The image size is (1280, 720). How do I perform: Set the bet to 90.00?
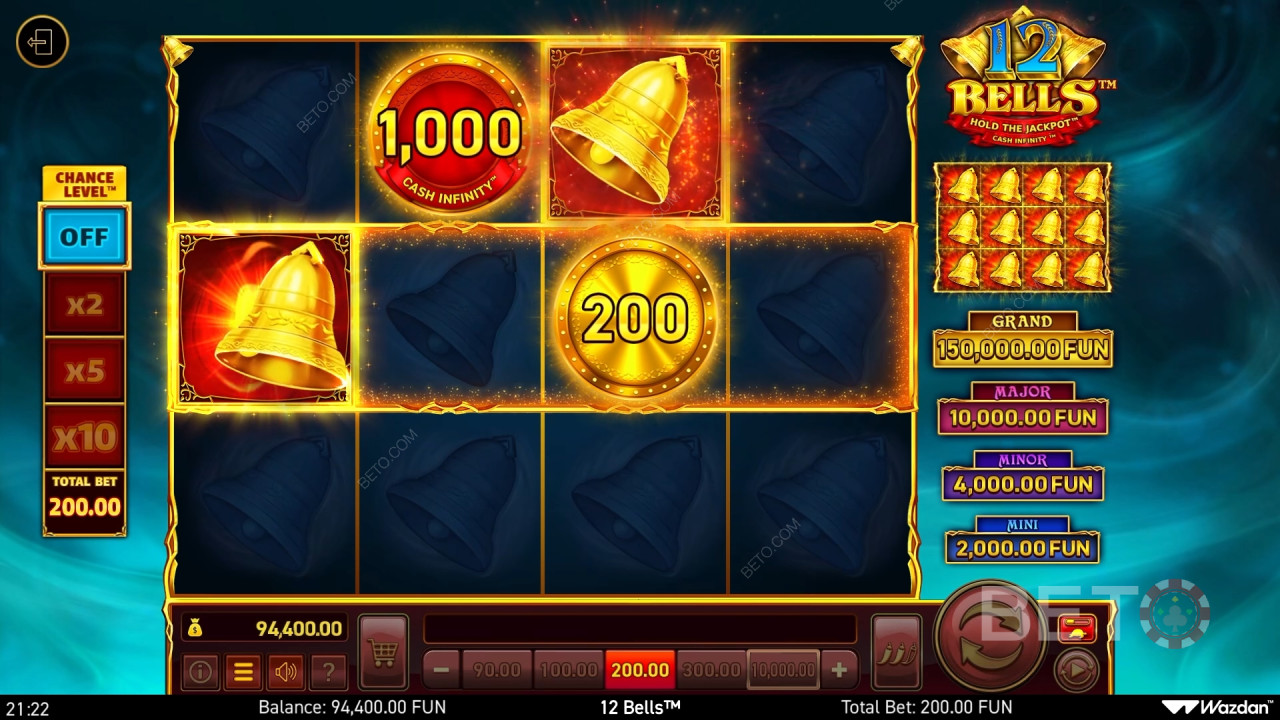497,670
